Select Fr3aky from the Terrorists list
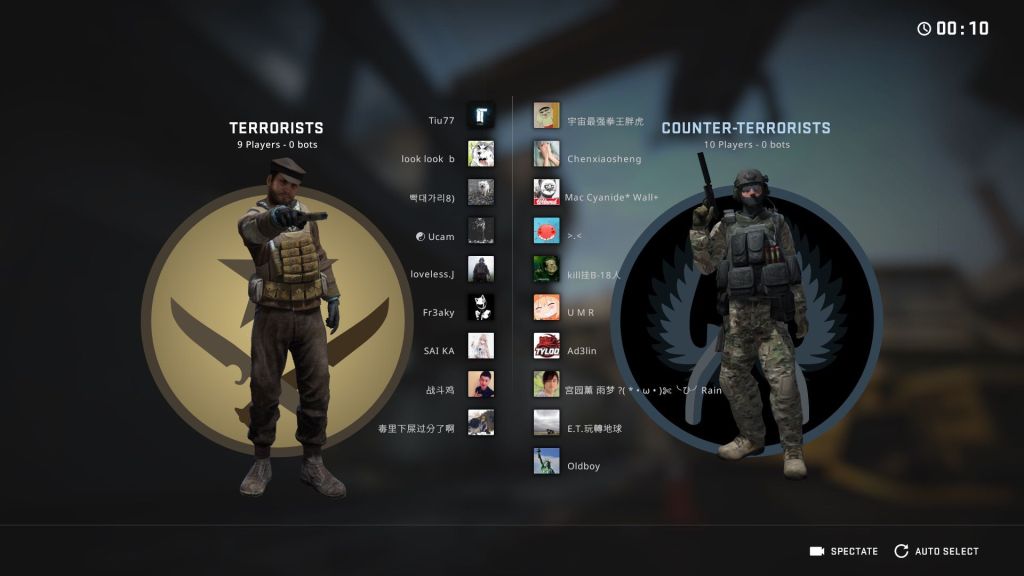Image resolution: width=1024 pixels, height=576 pixels. click(439, 313)
